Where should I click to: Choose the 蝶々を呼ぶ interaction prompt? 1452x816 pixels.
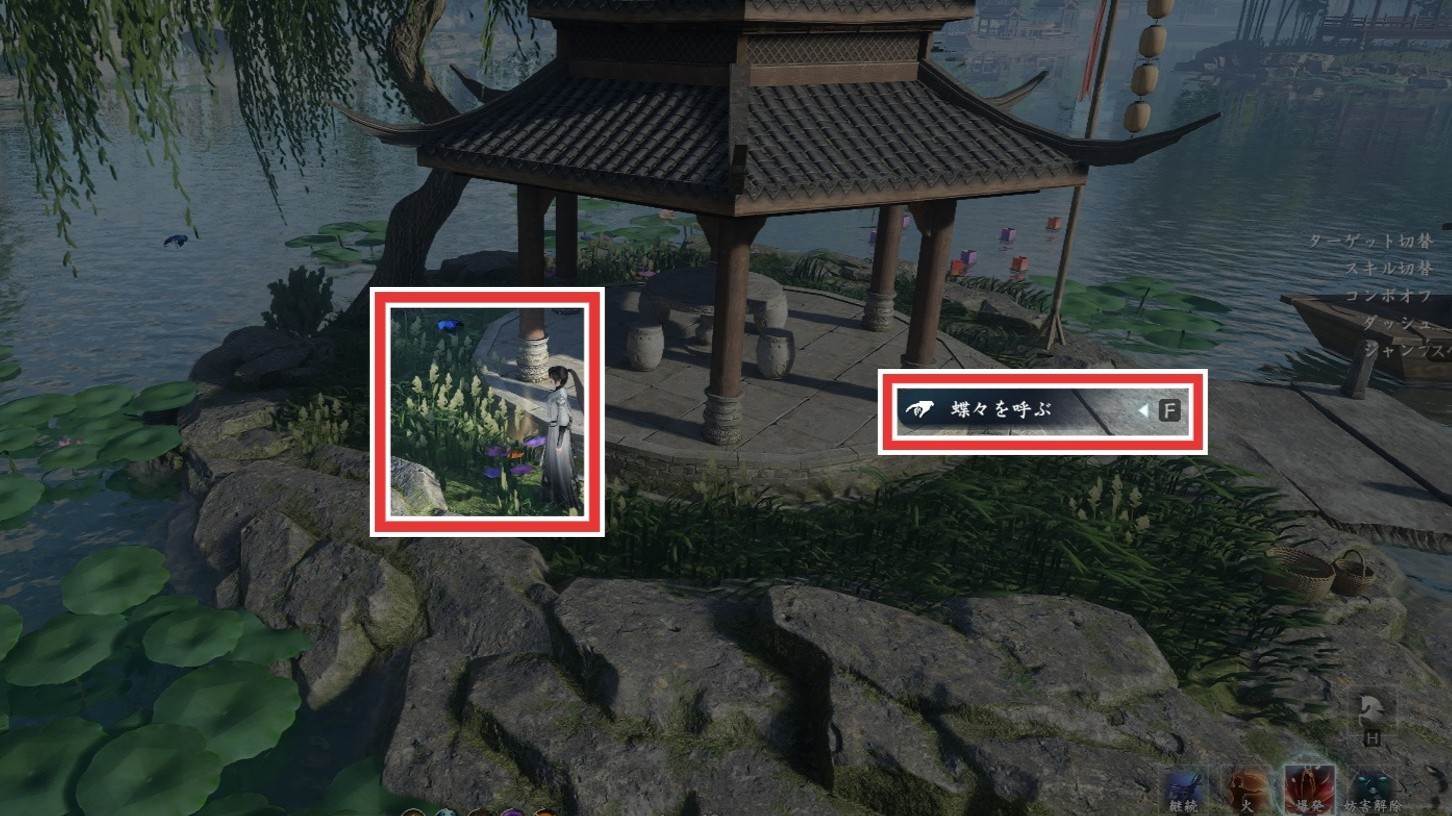coord(1042,410)
